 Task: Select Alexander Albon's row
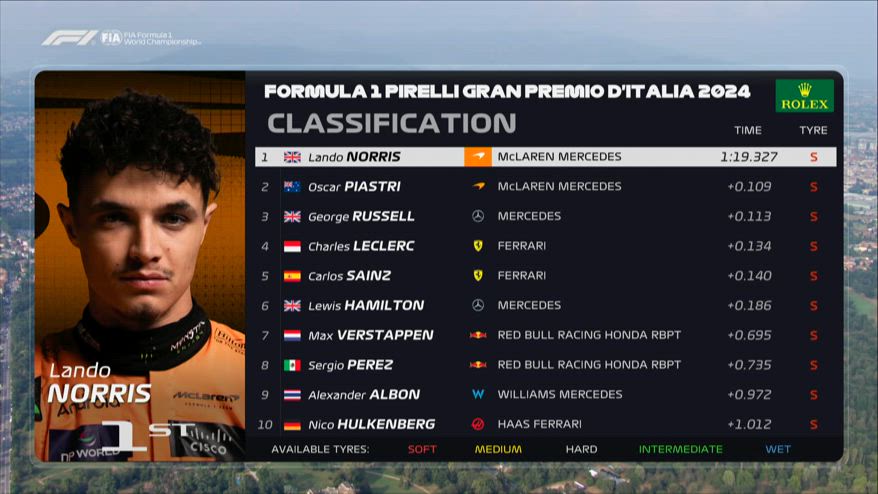[545, 394]
